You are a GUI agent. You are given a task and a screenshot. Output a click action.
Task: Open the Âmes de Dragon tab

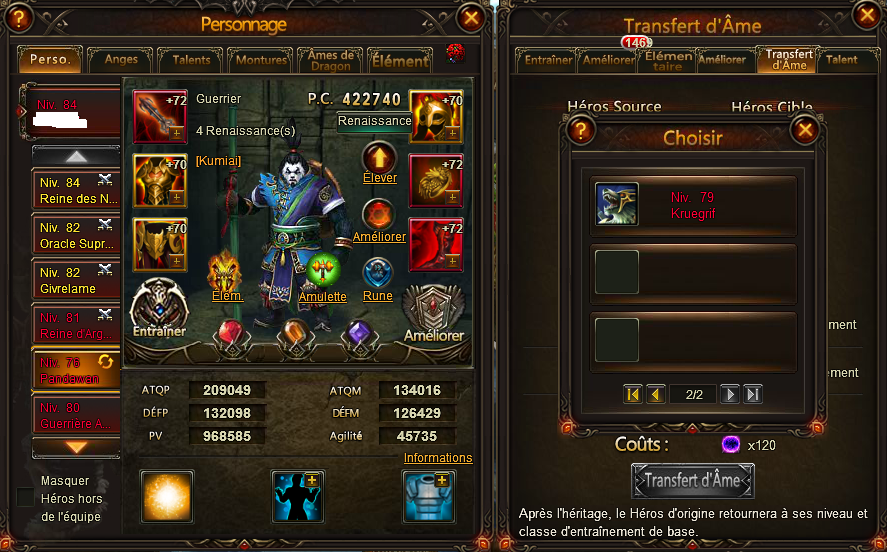pyautogui.click(x=331, y=60)
